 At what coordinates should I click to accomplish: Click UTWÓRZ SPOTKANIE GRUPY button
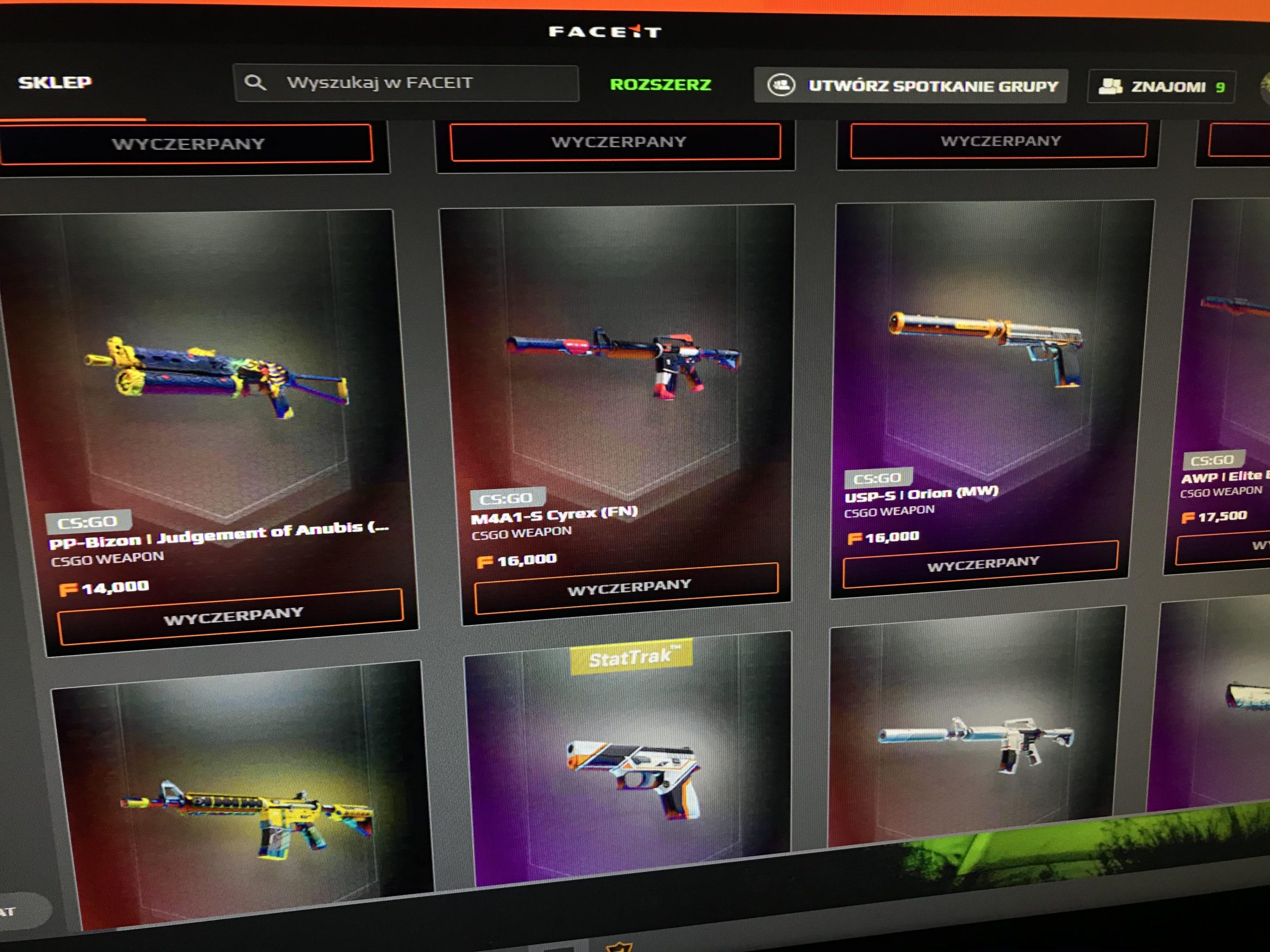(911, 86)
